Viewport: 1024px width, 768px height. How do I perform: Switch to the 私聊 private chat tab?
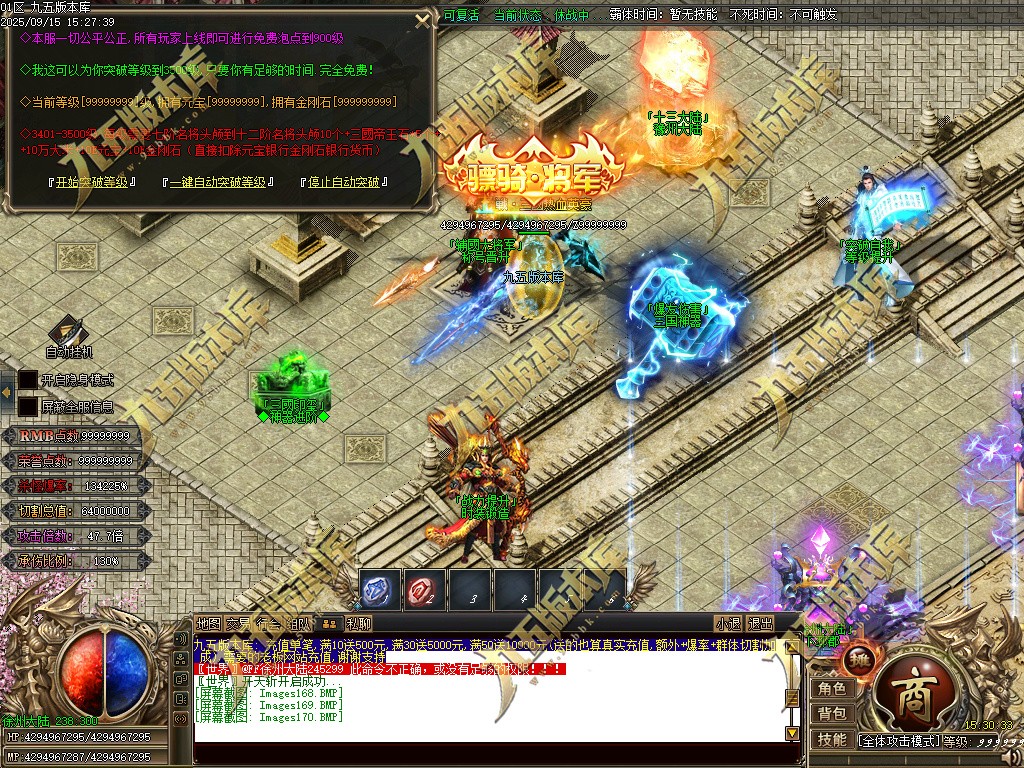(x=358, y=623)
